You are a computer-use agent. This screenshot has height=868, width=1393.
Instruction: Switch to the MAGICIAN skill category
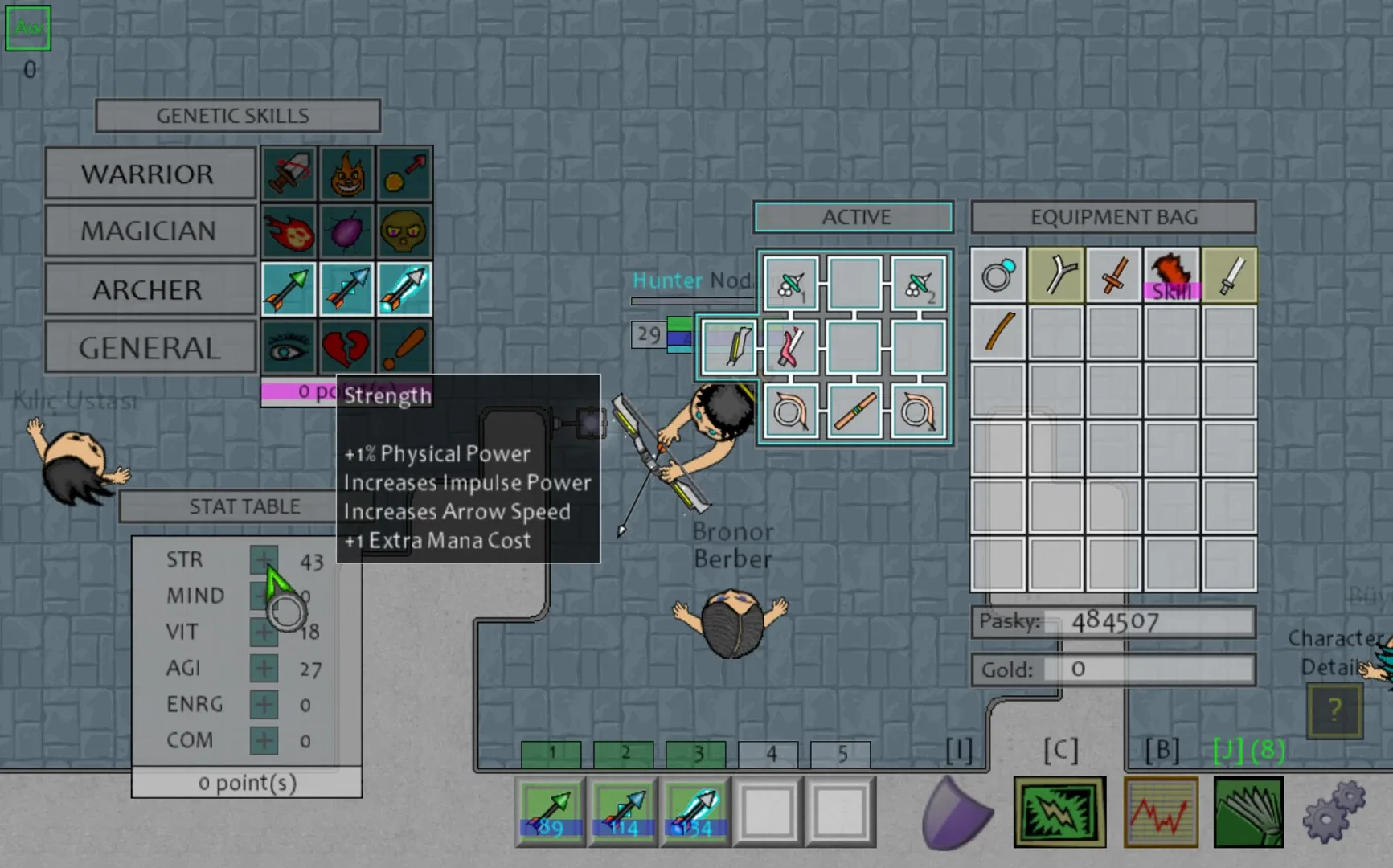(150, 231)
